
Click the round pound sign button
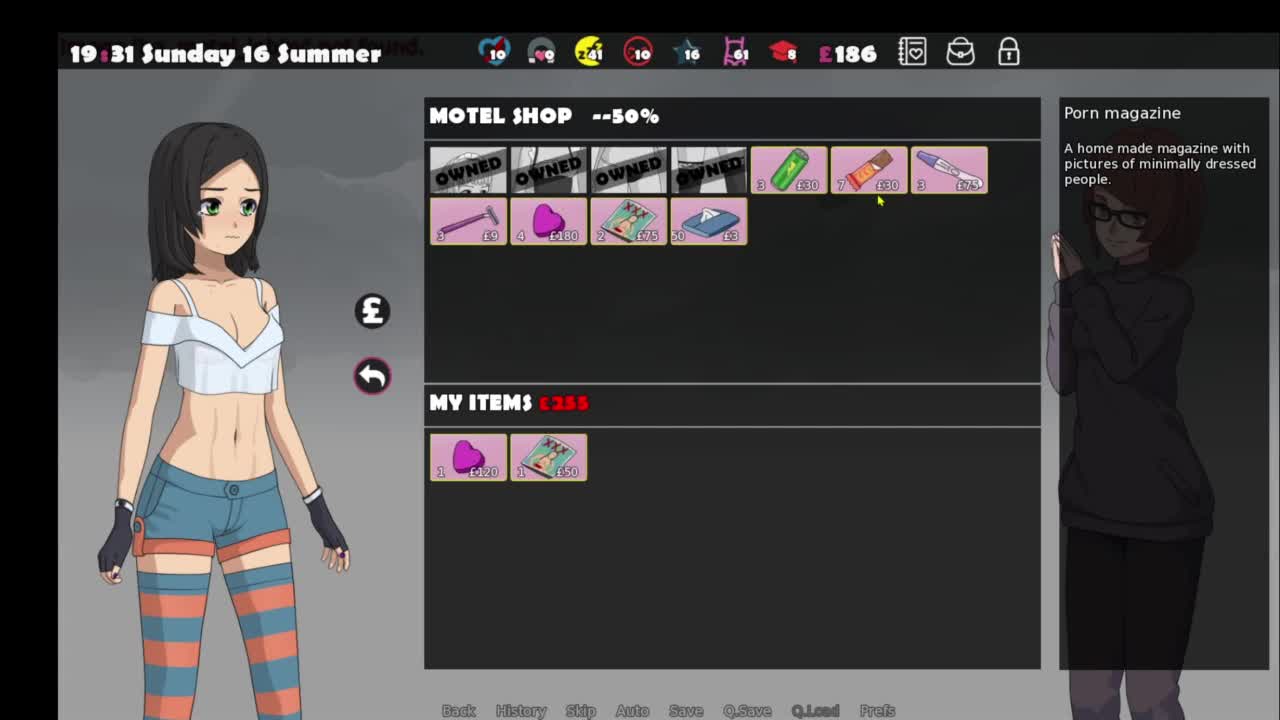[372, 311]
